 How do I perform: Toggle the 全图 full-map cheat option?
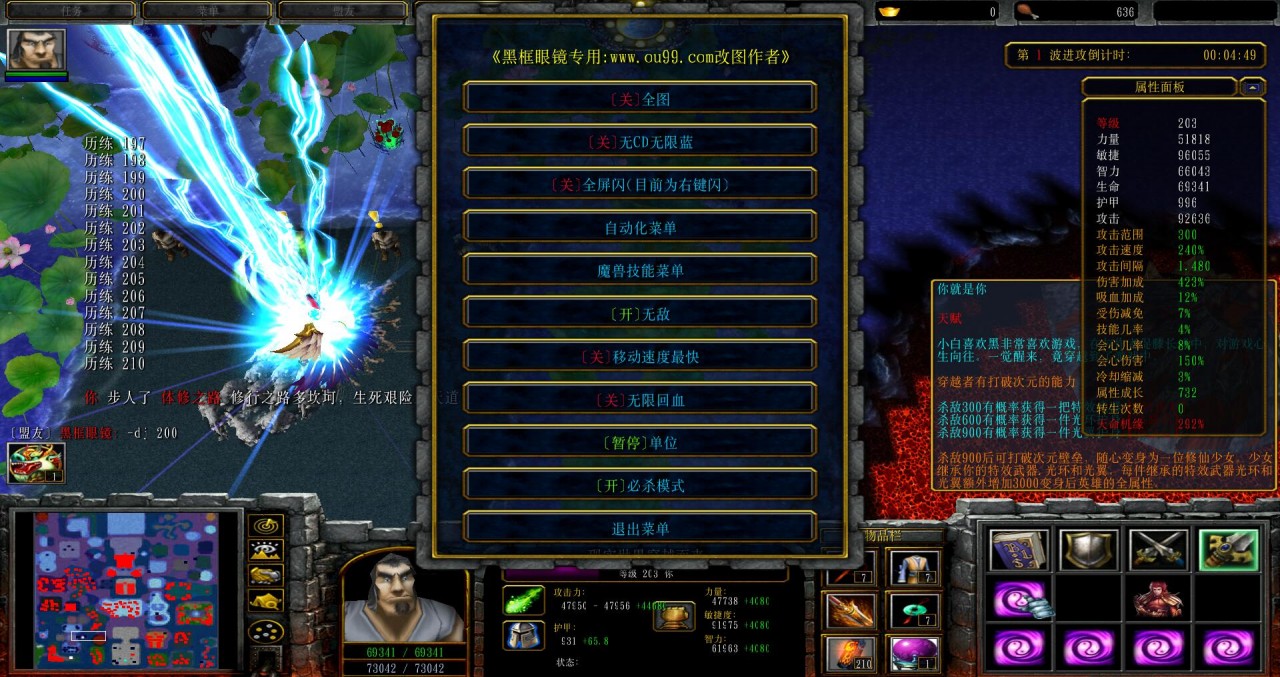(x=640, y=98)
